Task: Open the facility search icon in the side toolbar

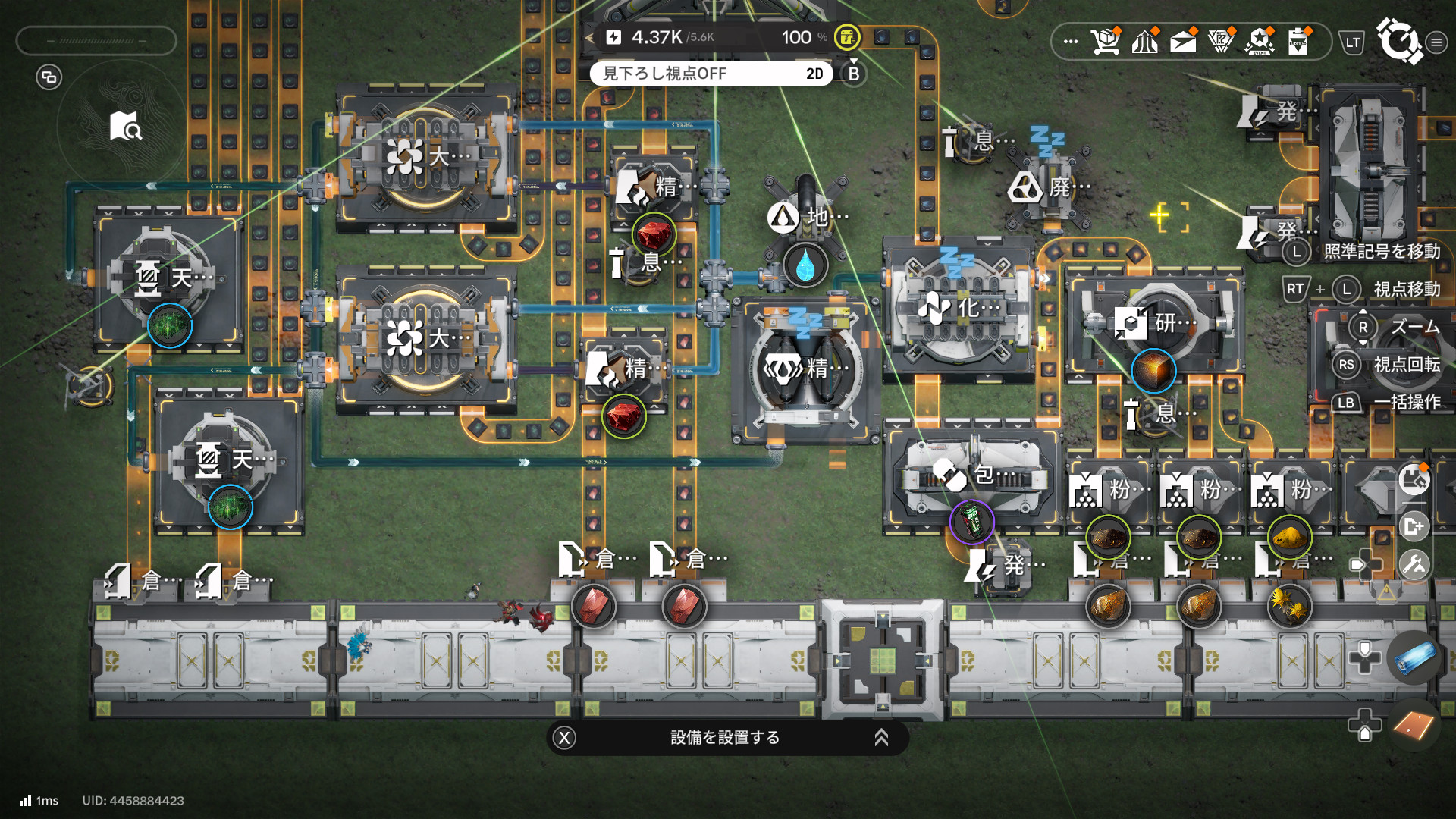Action: tap(1414, 481)
